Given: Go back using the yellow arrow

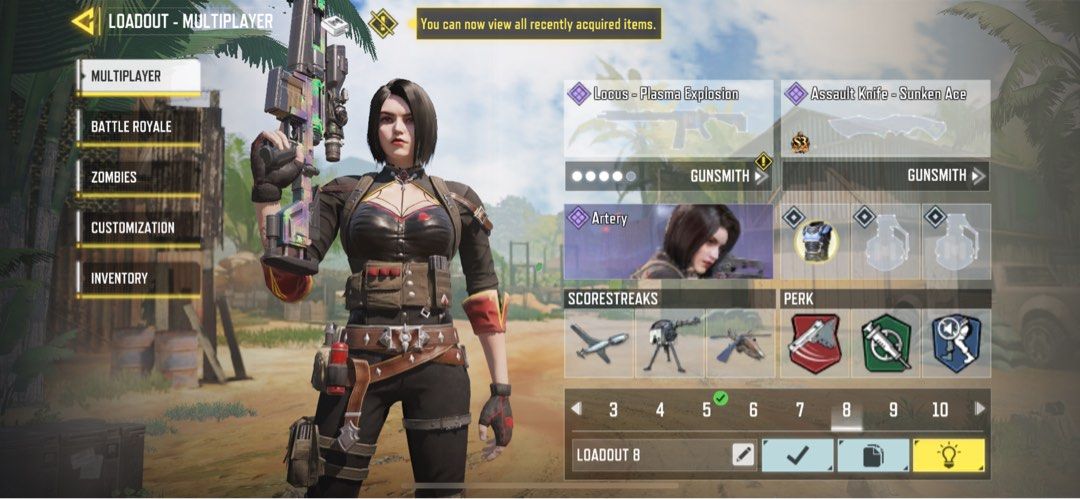Looking at the screenshot, I should coord(84,21).
